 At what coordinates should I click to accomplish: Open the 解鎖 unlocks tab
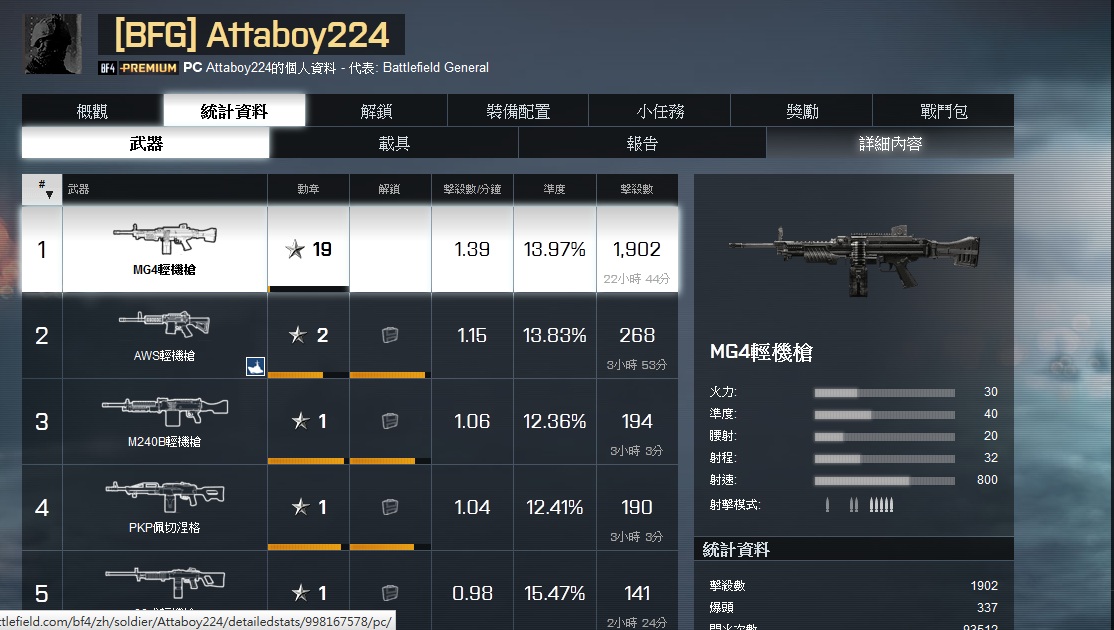pos(376,111)
